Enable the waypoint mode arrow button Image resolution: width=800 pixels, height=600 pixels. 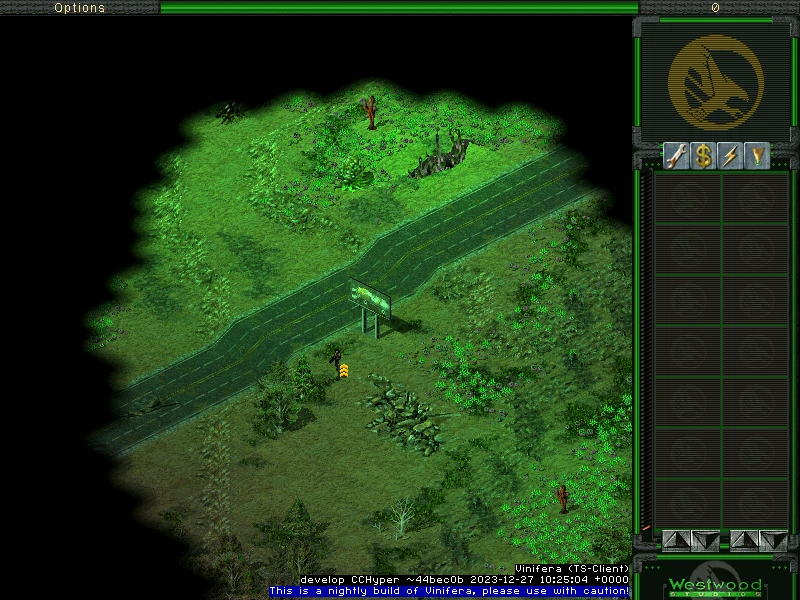pos(757,156)
